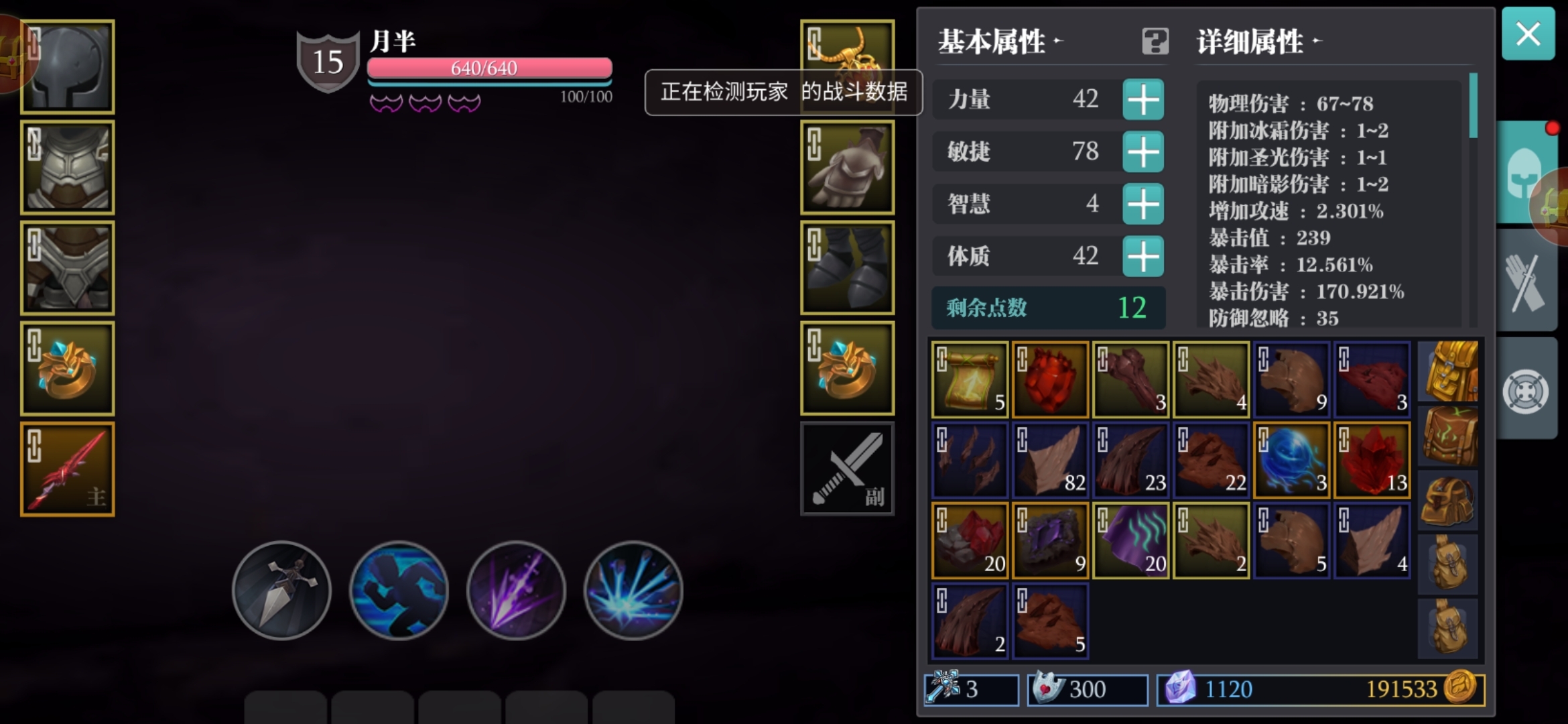Switch to the weapons and gloves tab
This screenshot has width=1568, height=724.
tap(1527, 280)
